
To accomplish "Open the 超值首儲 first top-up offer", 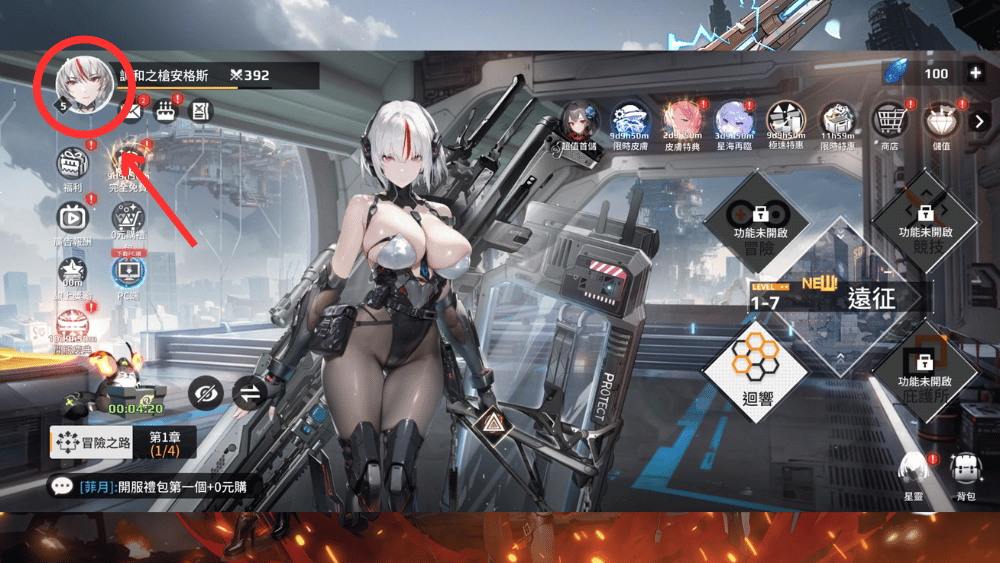I will tap(580, 122).
